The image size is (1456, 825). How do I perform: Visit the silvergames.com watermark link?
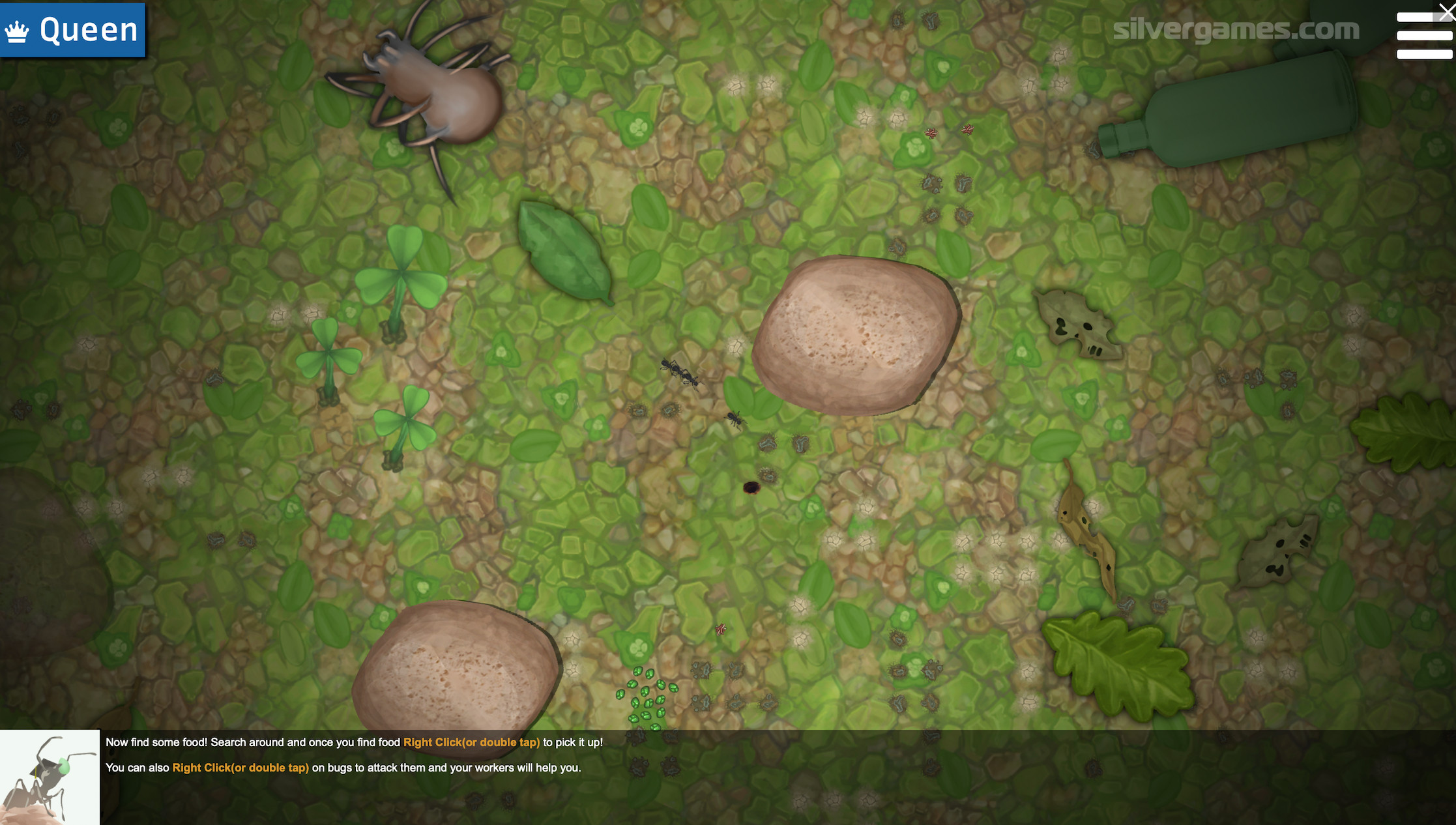coord(1236,30)
